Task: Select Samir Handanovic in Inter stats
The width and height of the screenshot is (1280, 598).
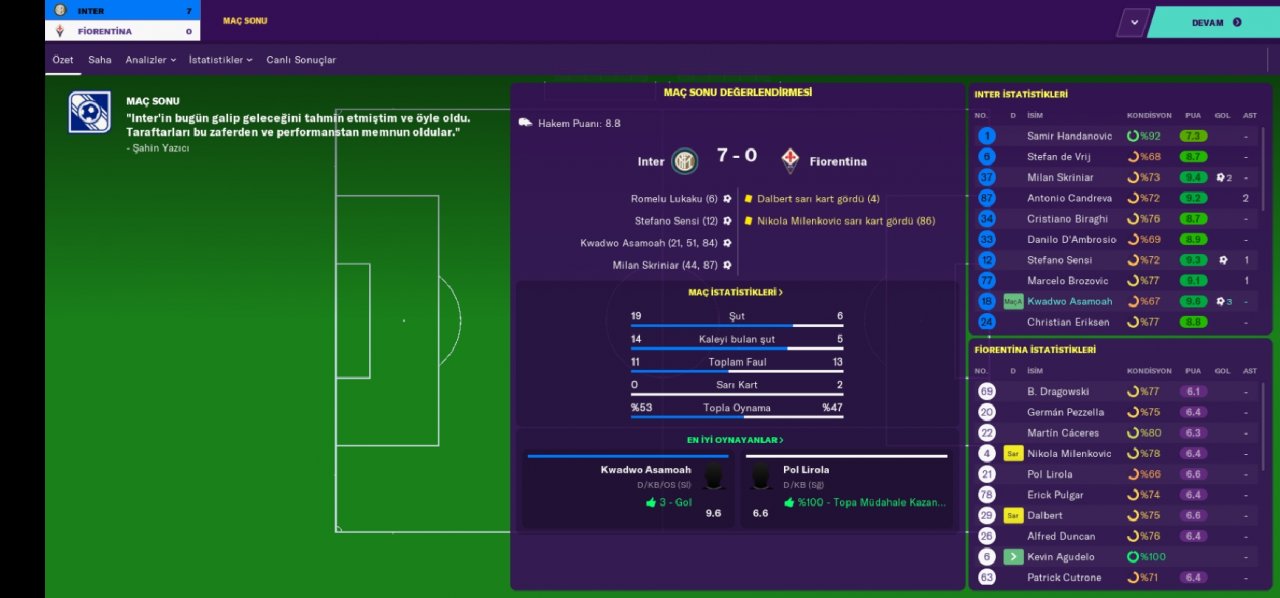Action: click(1069, 136)
